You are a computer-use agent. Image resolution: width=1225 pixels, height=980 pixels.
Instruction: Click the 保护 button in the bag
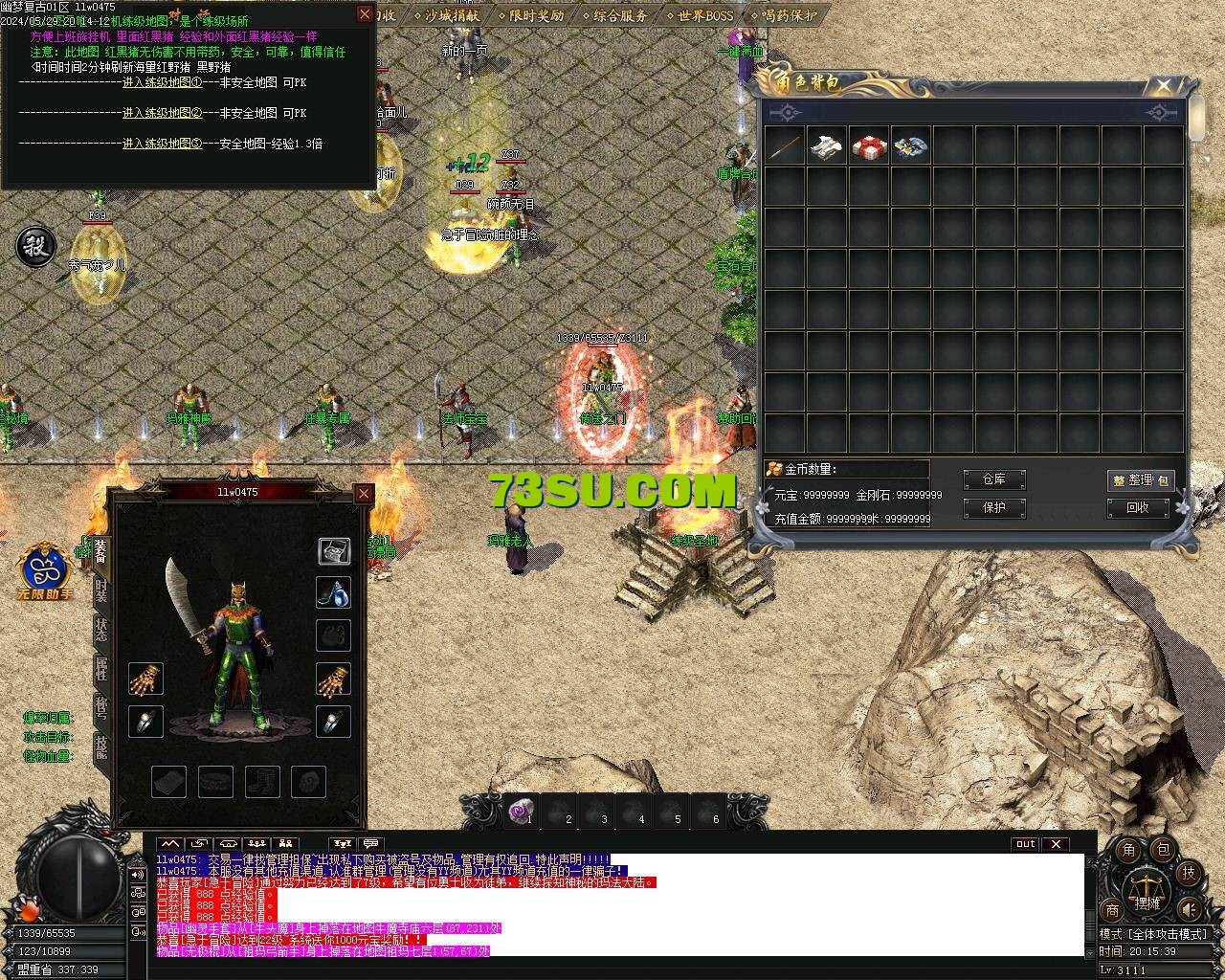pos(993,508)
